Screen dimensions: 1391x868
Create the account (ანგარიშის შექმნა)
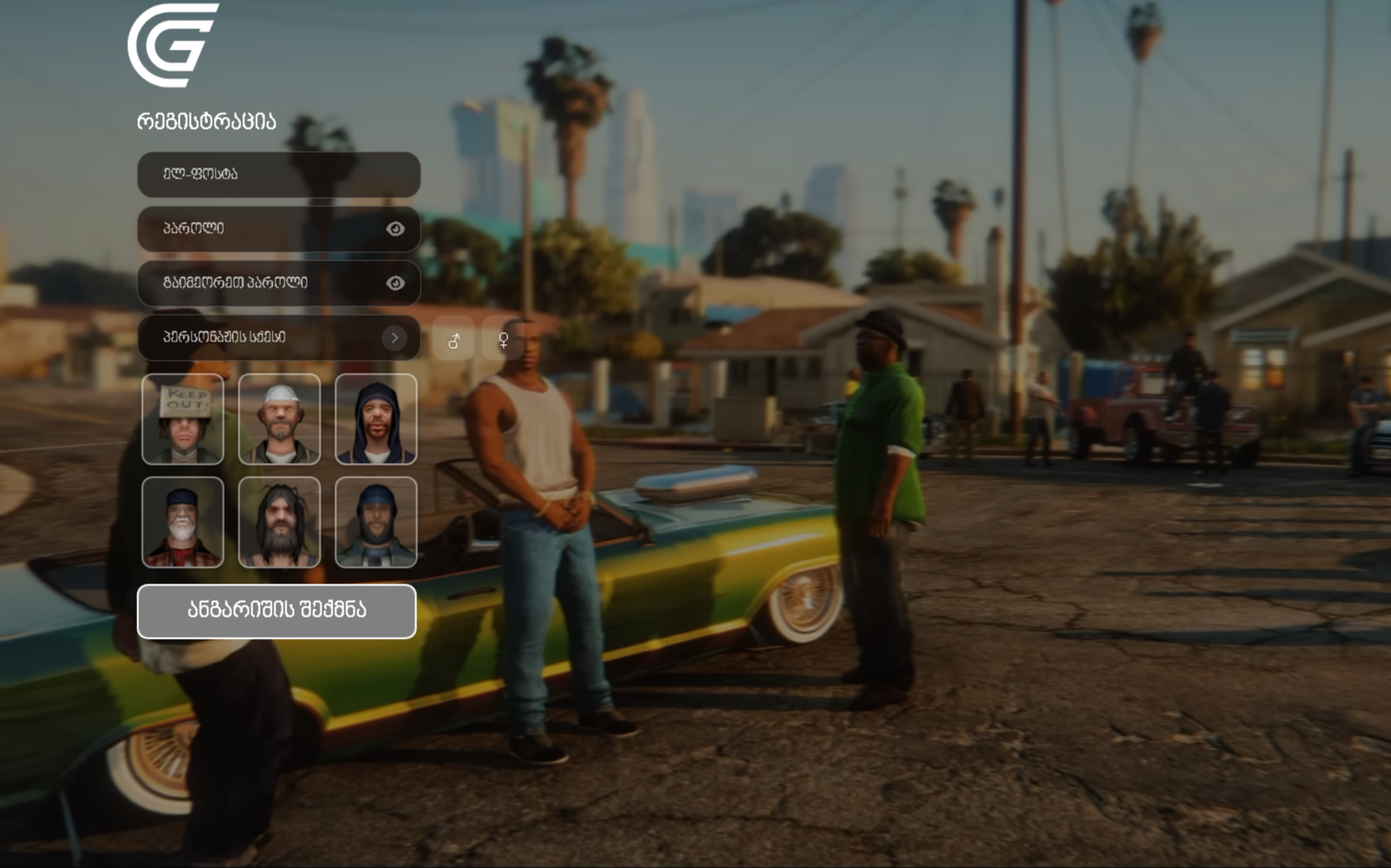pos(276,610)
